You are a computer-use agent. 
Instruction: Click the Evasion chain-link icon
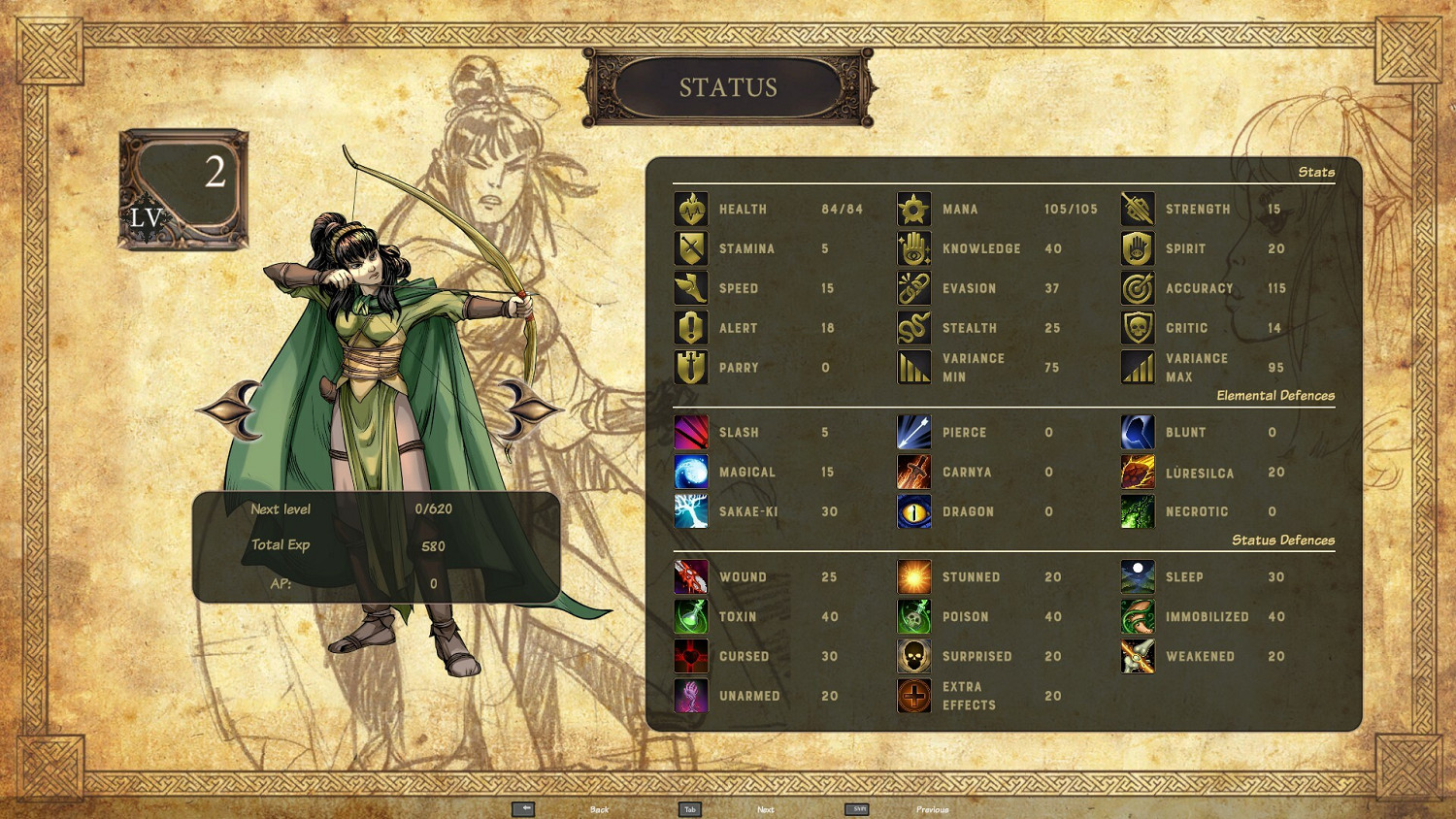pos(913,288)
